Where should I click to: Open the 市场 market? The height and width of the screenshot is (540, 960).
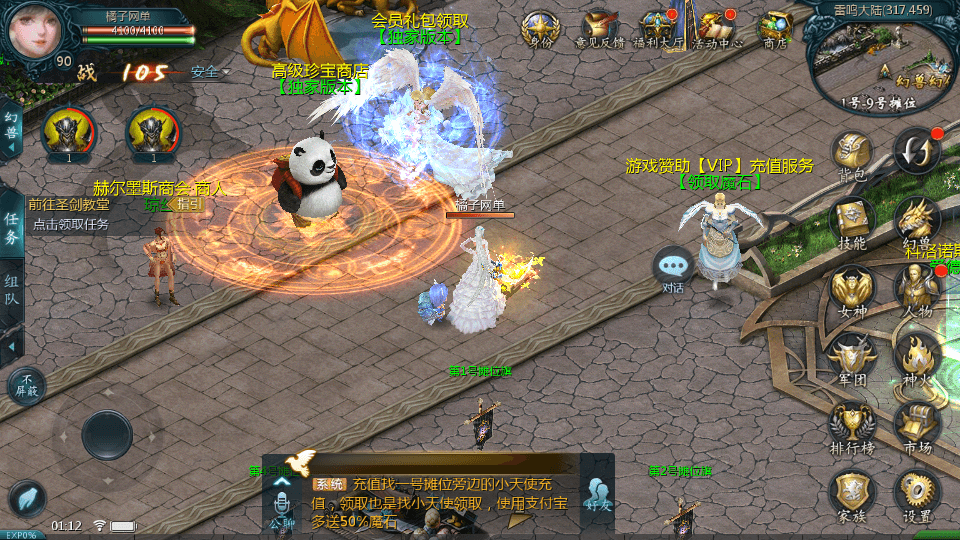click(917, 425)
